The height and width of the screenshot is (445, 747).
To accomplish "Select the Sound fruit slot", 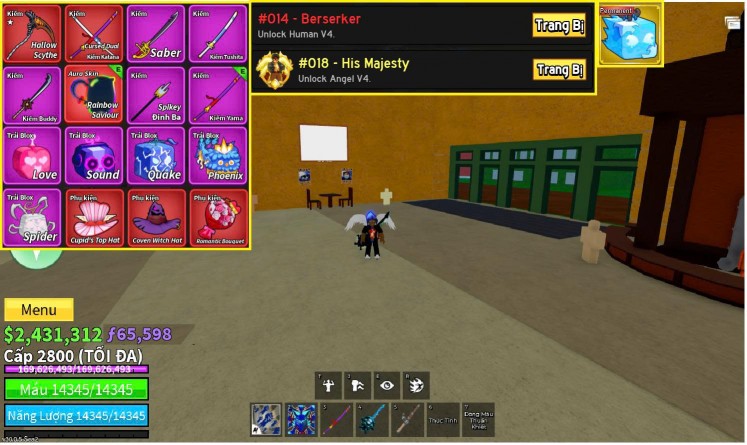I will 93,157.
